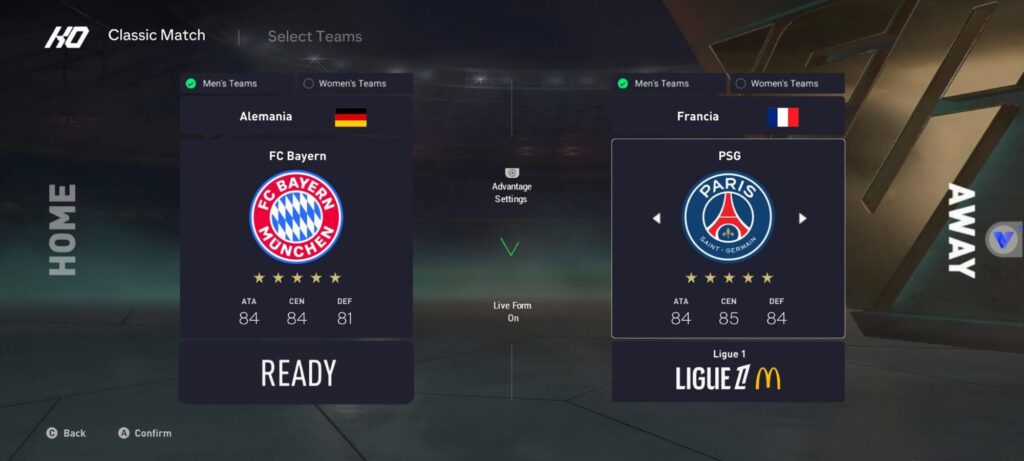Open the Ligue 1 league selector
This screenshot has height=461, width=1024.
[728, 372]
